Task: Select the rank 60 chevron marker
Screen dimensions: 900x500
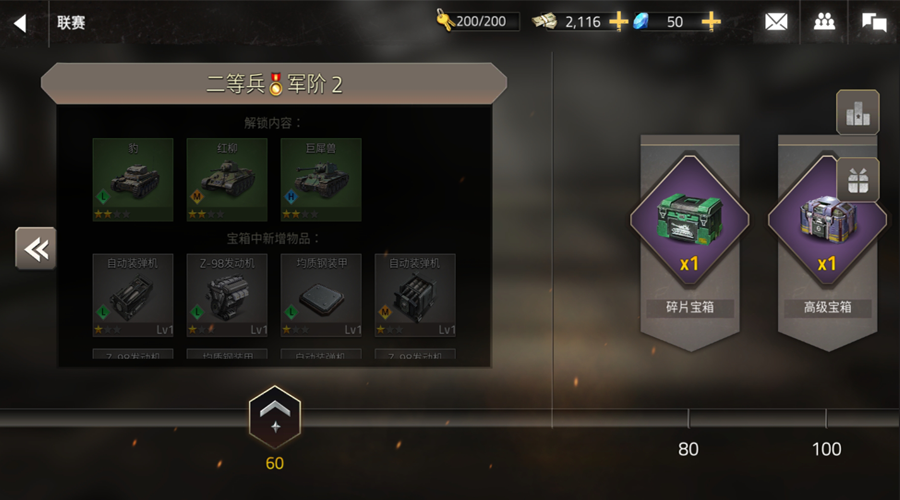Action: click(274, 416)
